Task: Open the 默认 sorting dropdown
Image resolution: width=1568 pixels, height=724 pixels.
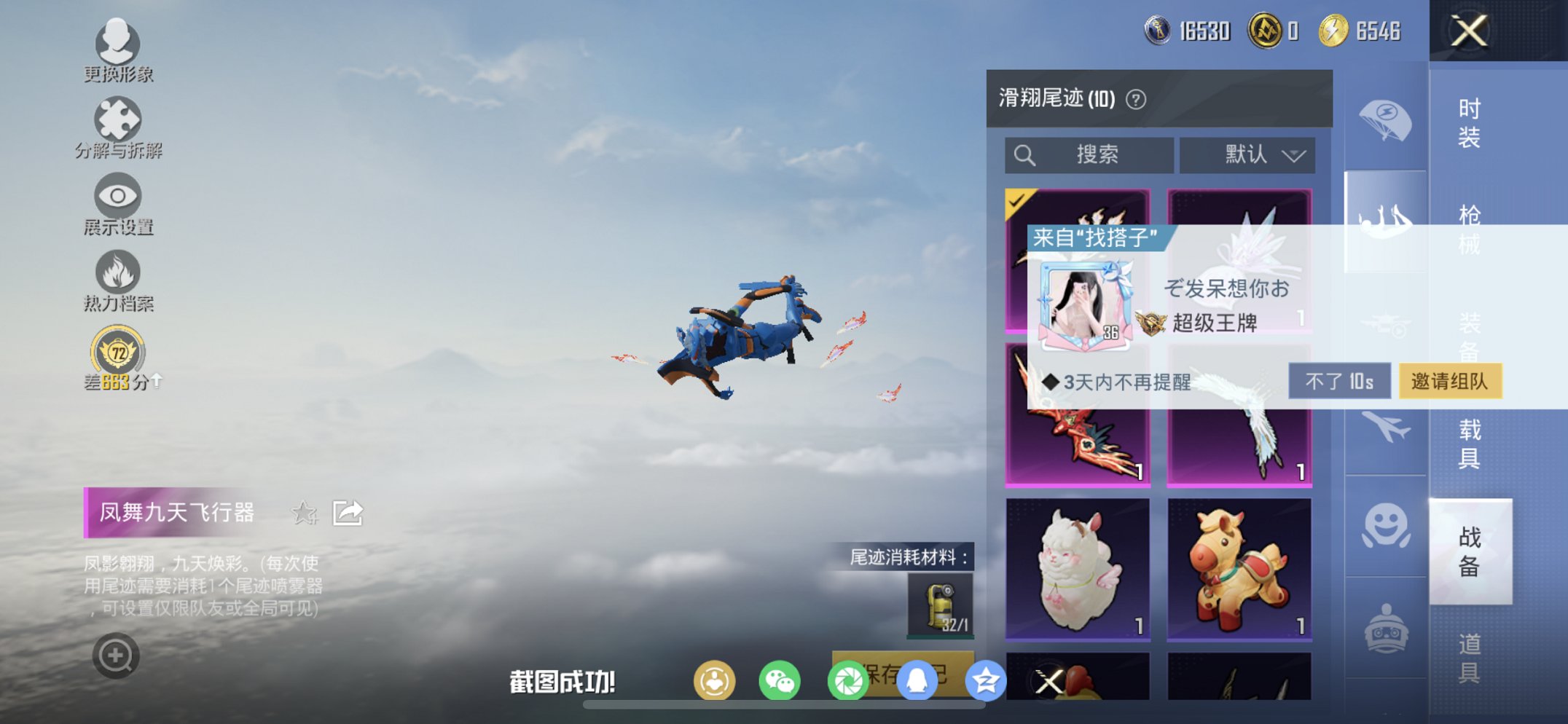Action: click(1247, 154)
